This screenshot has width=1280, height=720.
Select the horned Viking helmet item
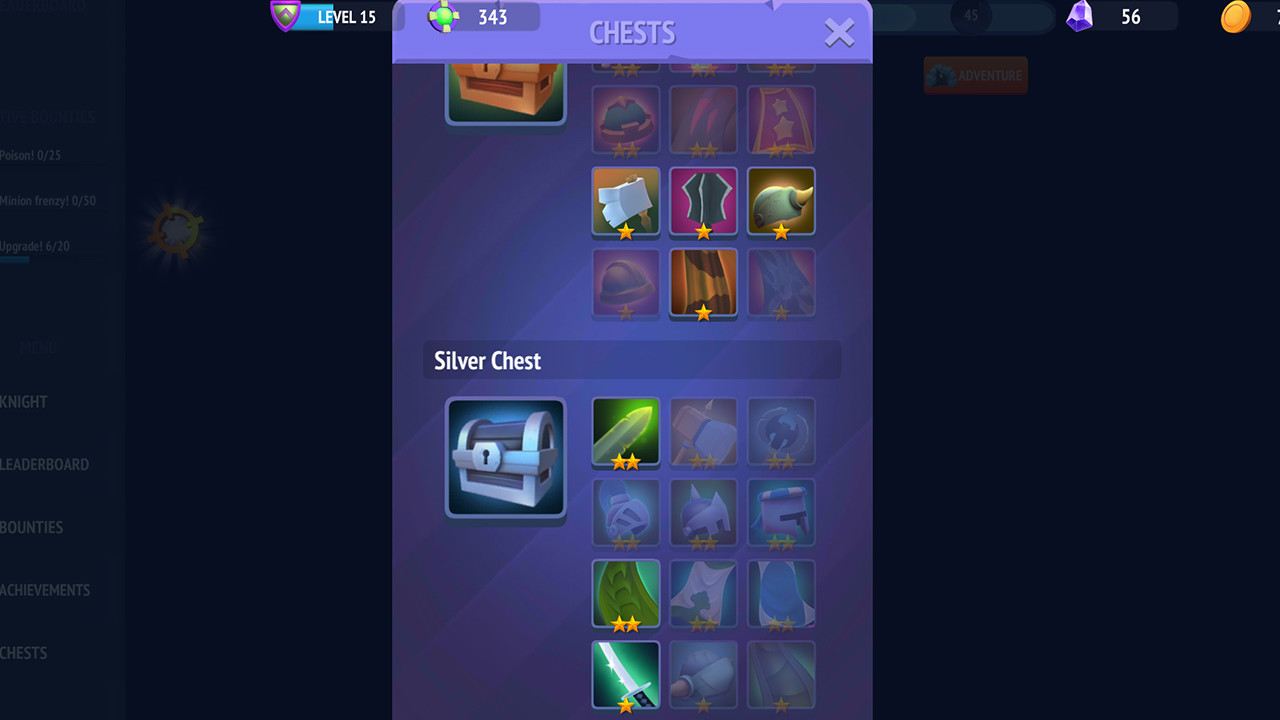pyautogui.click(x=781, y=201)
